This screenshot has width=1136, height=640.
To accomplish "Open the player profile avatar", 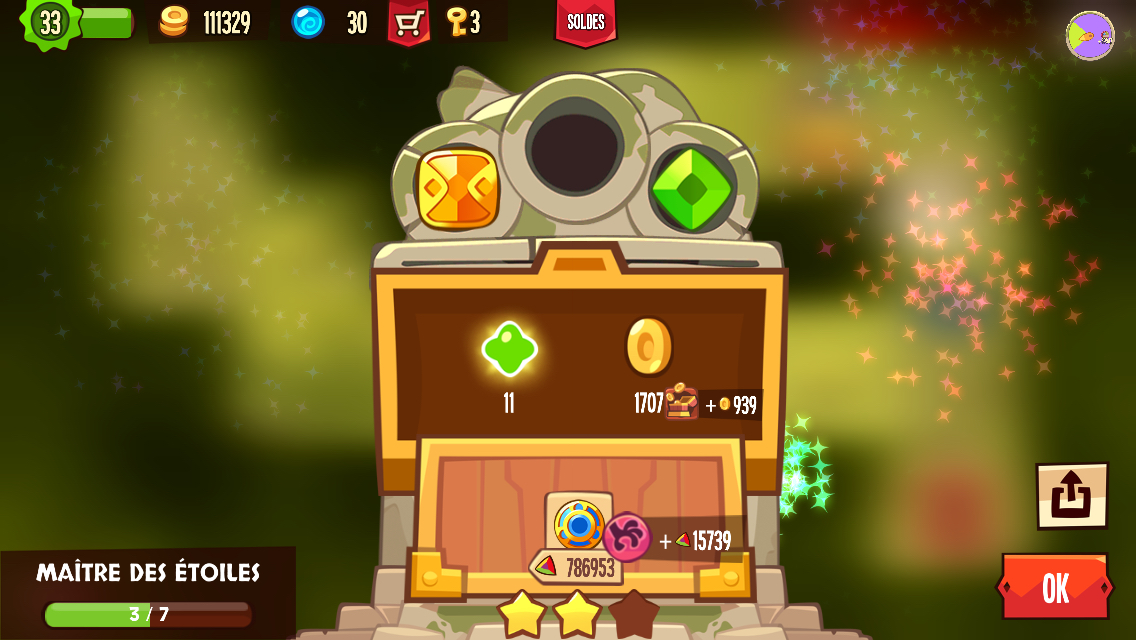I will tap(1089, 36).
